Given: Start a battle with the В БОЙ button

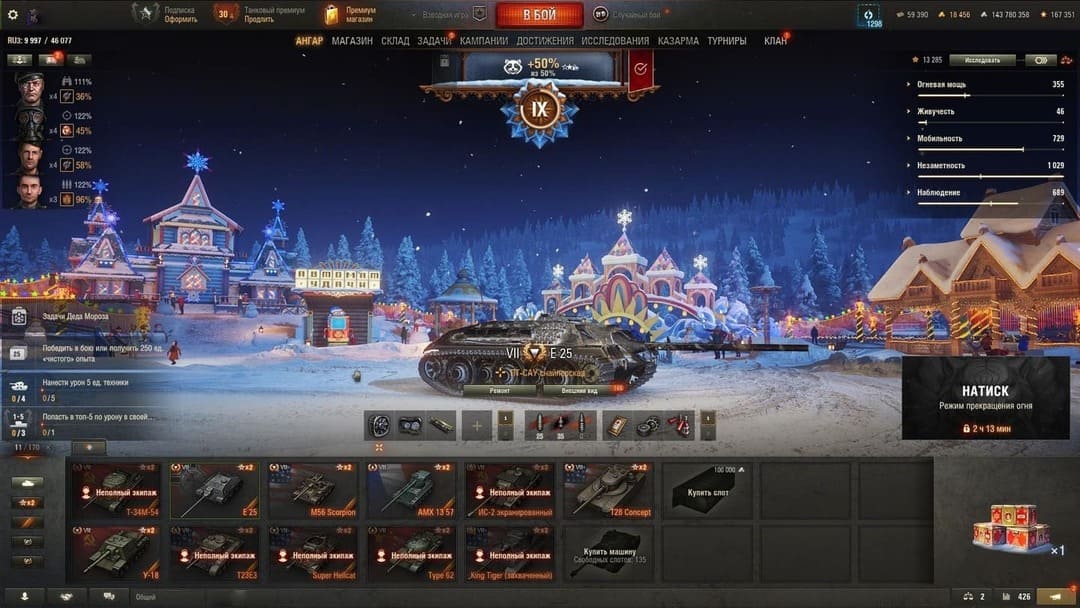Looking at the screenshot, I should [539, 14].
